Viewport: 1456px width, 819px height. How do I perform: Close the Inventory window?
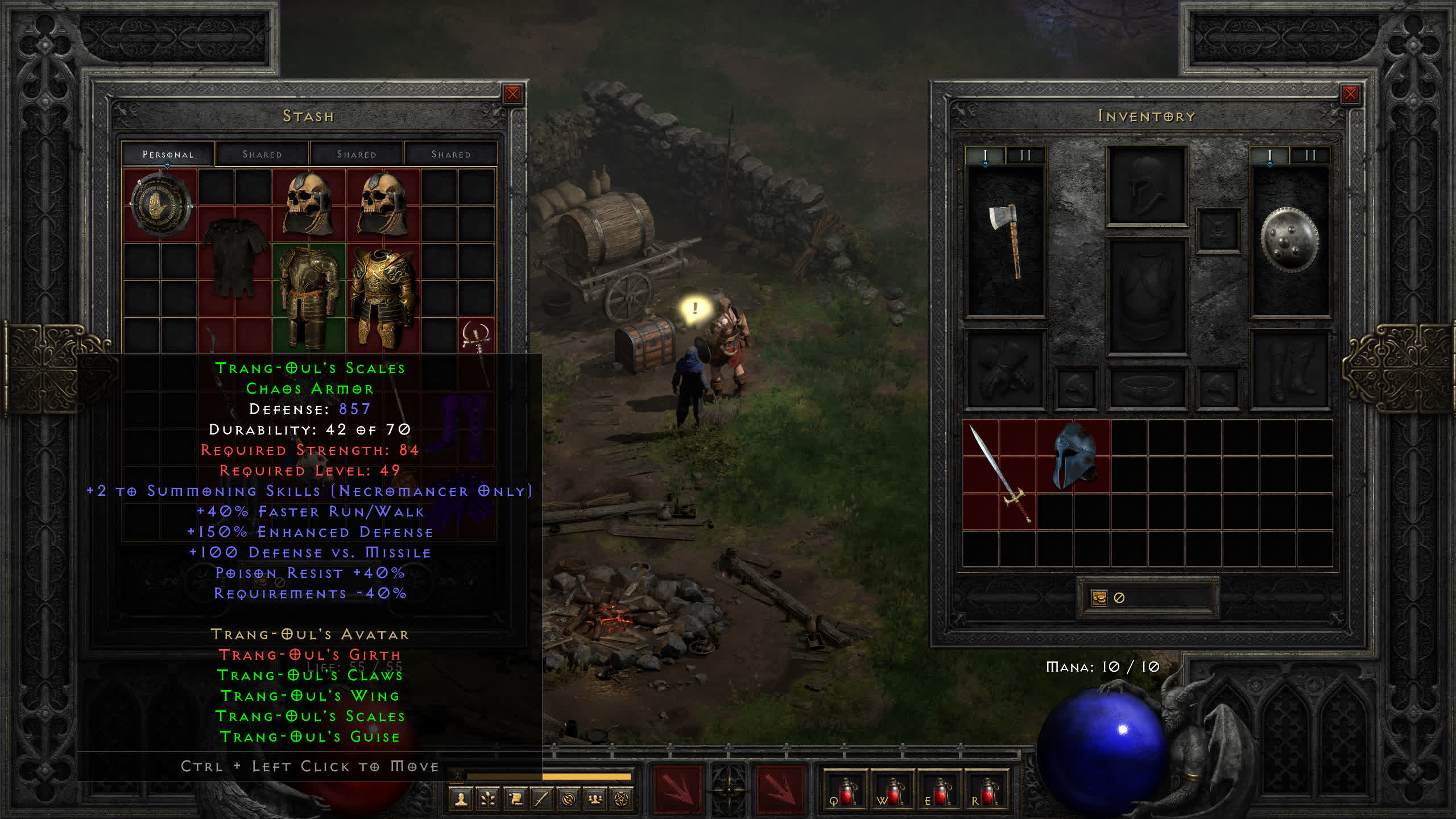point(1350,94)
